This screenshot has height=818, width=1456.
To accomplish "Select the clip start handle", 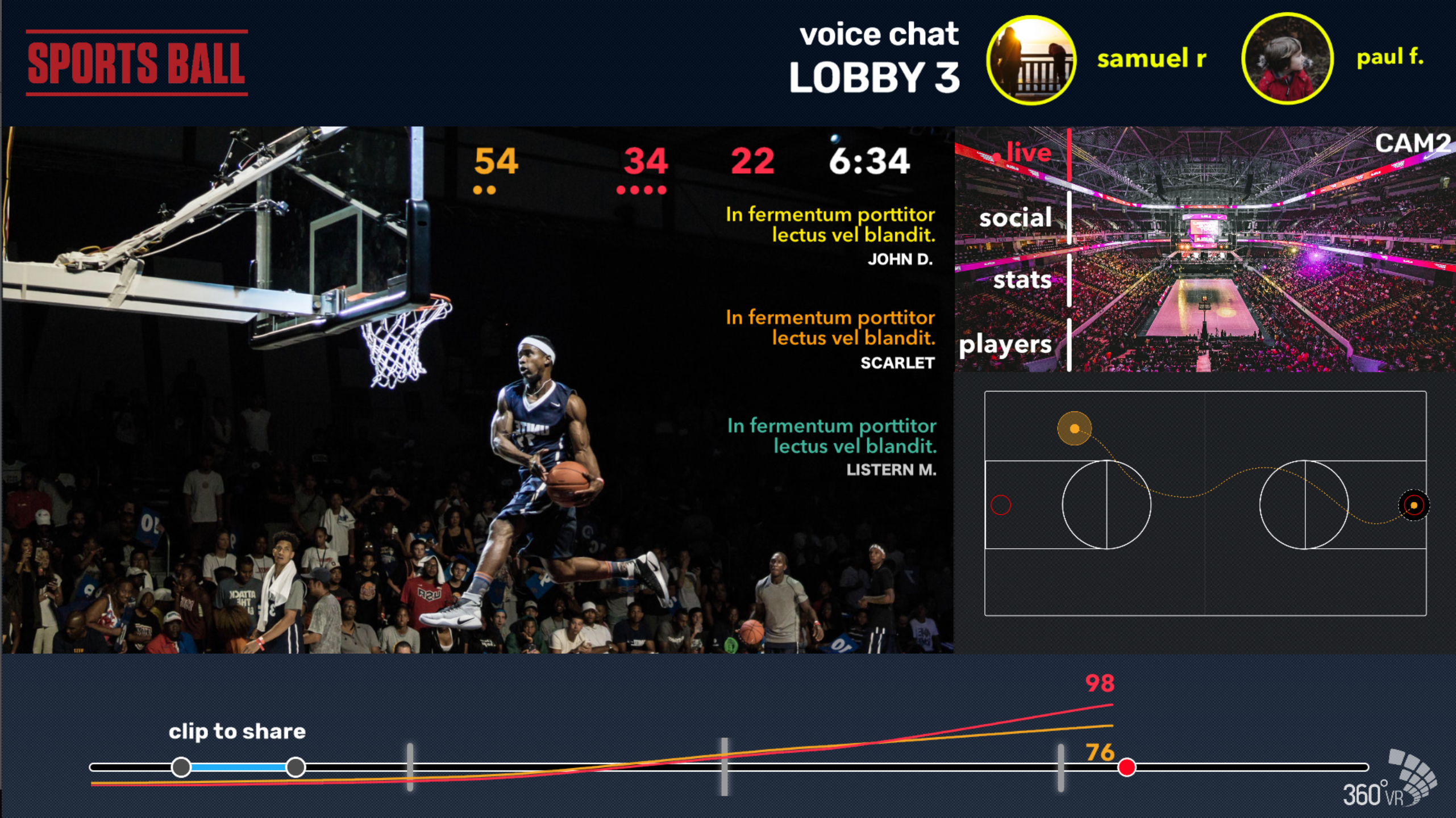I will point(181,767).
